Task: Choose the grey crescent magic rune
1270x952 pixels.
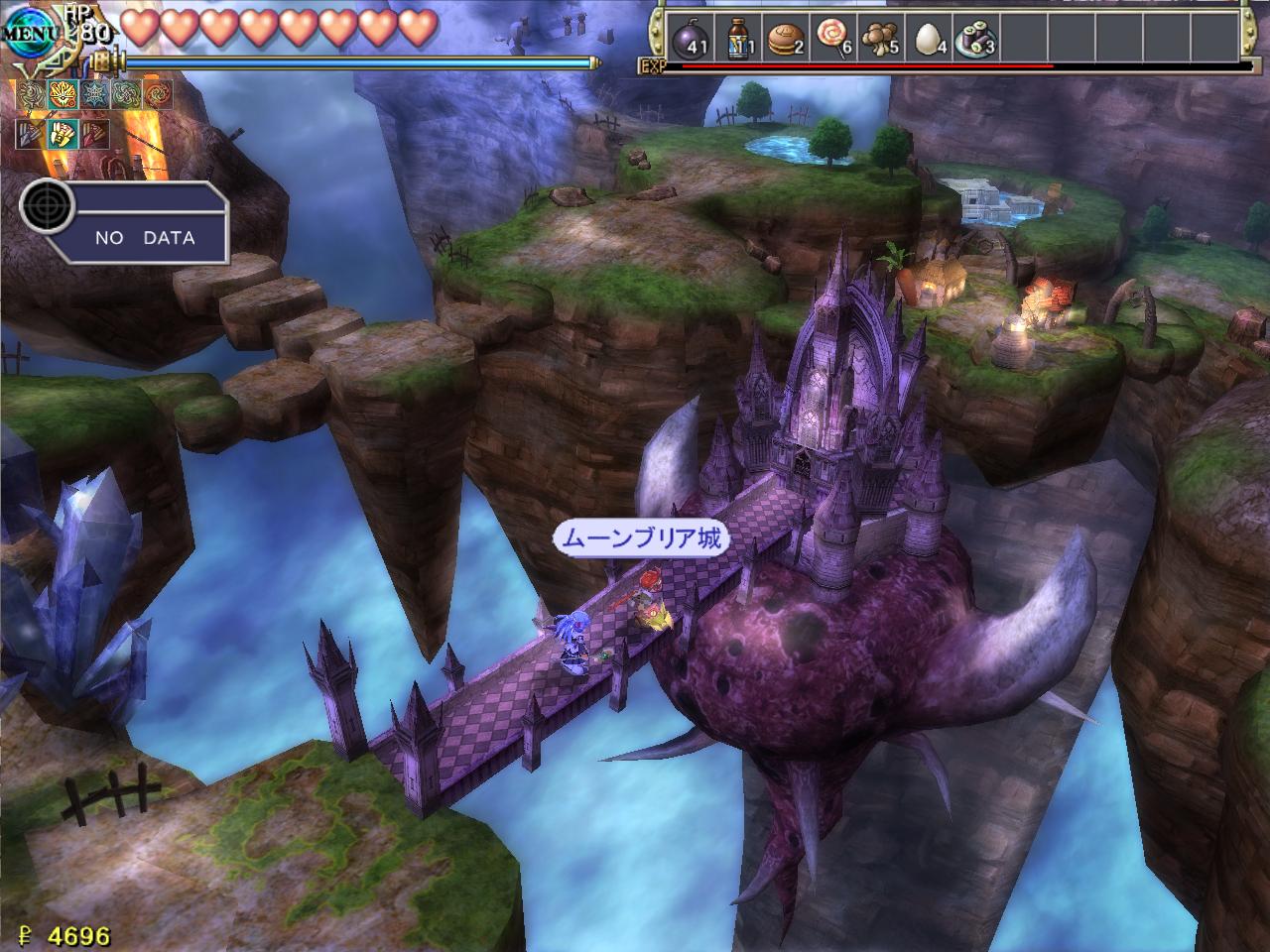Action: click(x=33, y=95)
